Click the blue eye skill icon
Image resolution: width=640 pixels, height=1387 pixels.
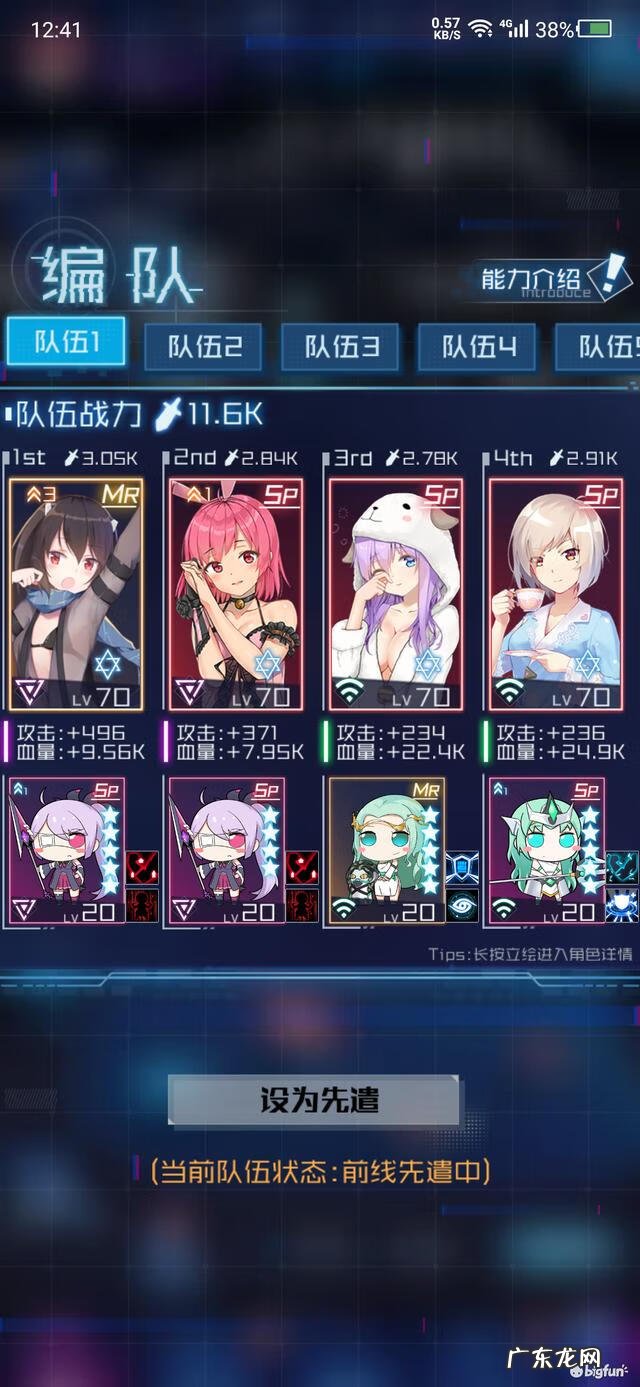(462, 905)
